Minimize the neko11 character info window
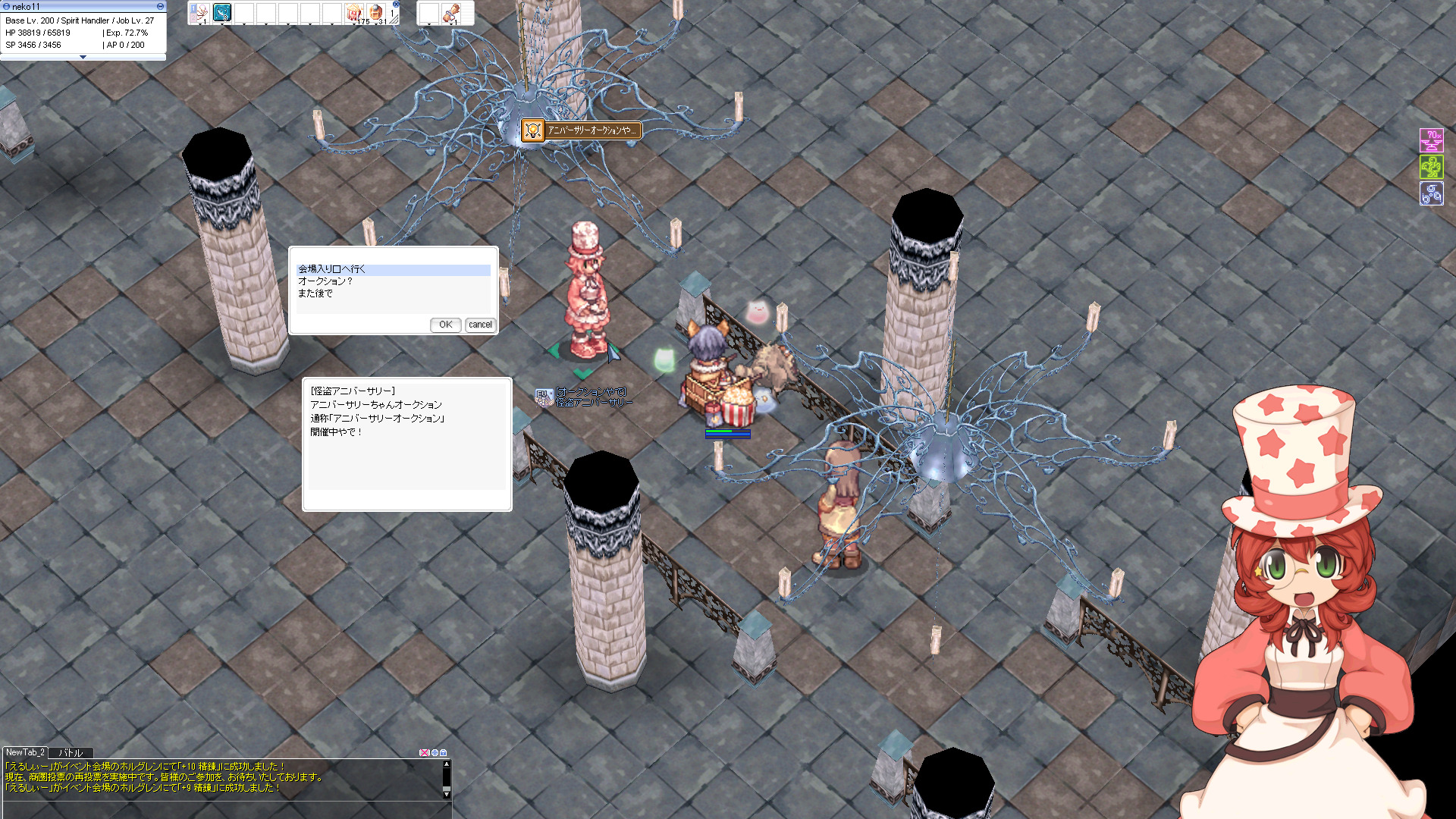 coord(160,6)
